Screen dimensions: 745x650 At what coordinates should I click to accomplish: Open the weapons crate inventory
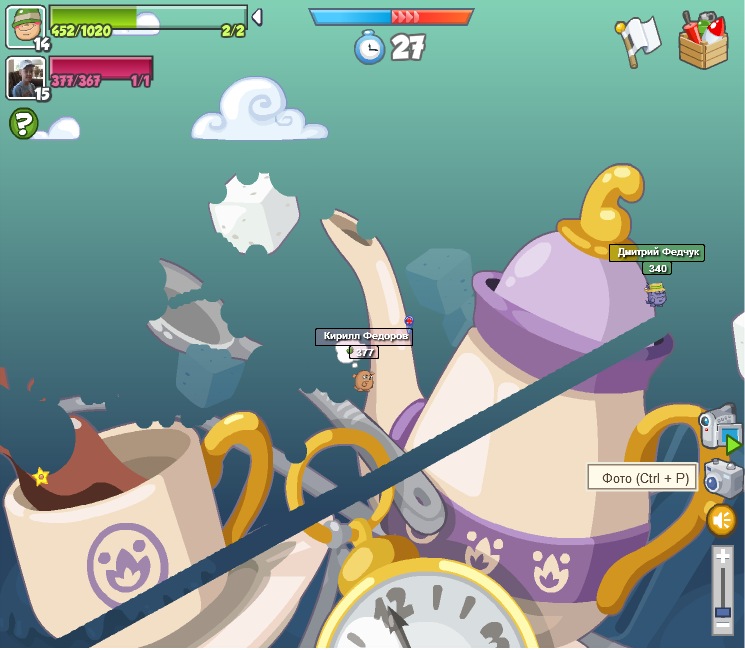click(704, 41)
